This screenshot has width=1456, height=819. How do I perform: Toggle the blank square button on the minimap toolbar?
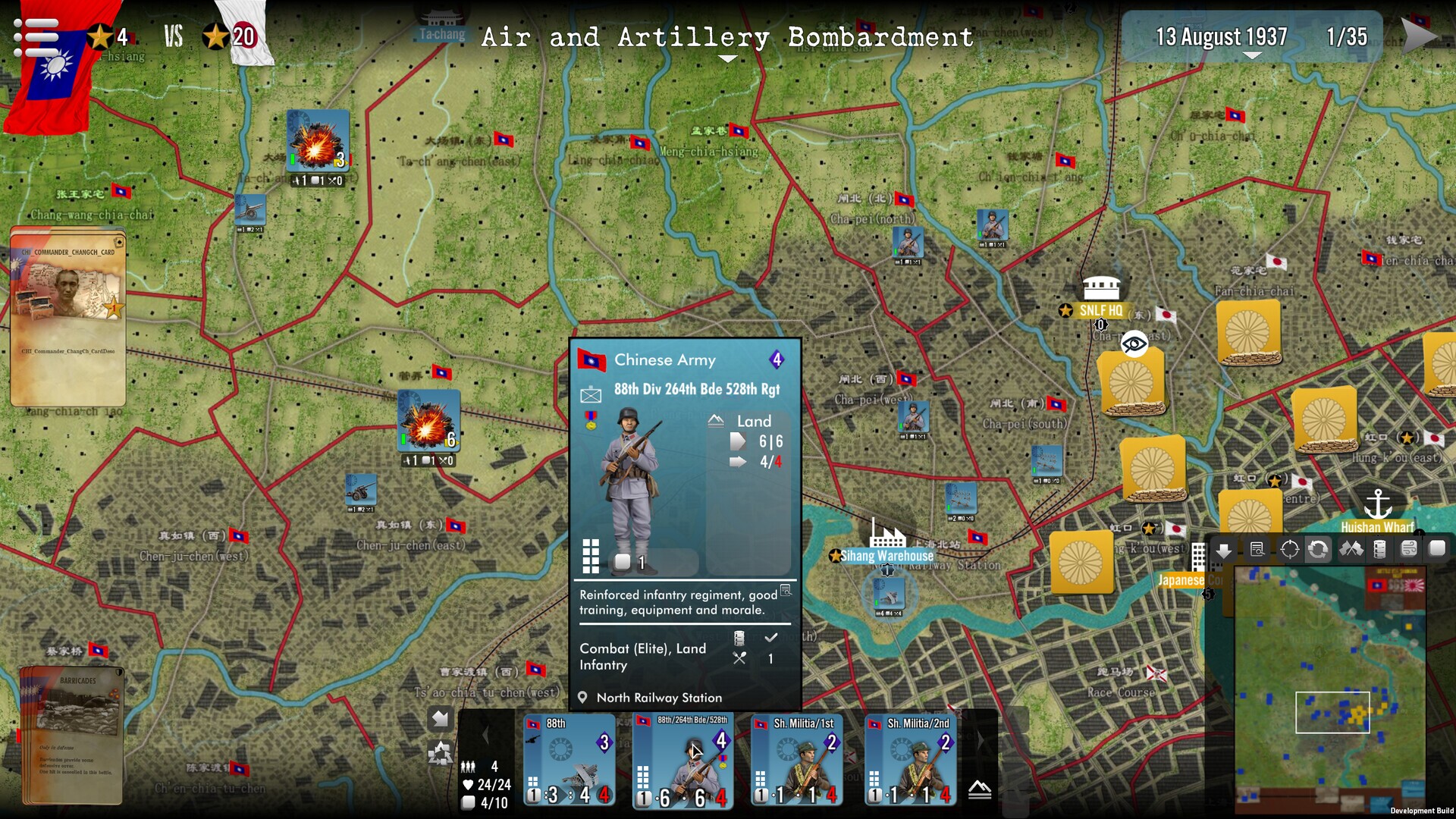pyautogui.click(x=1437, y=550)
